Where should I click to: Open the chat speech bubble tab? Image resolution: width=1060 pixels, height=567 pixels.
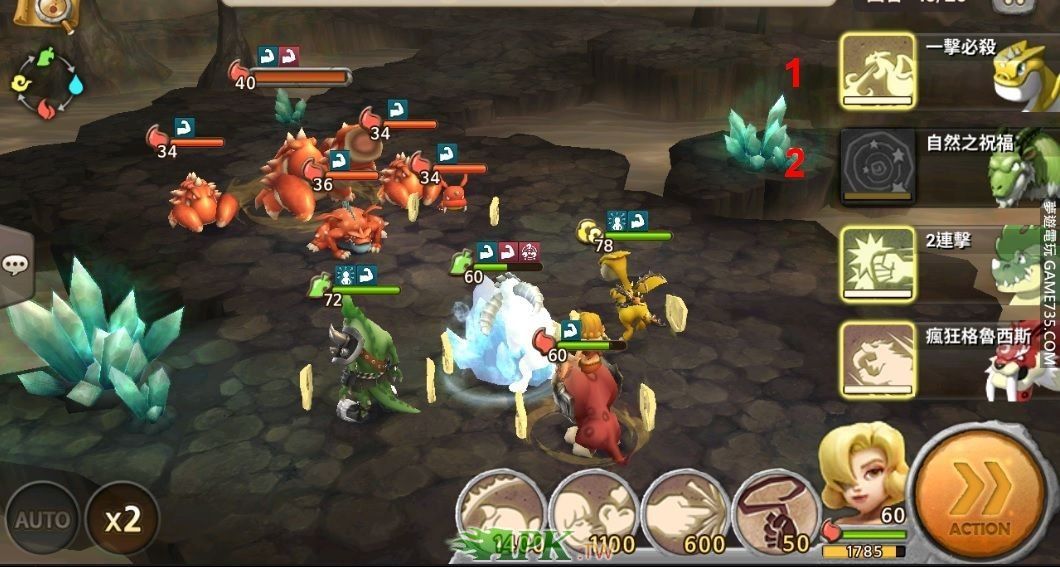[15, 265]
